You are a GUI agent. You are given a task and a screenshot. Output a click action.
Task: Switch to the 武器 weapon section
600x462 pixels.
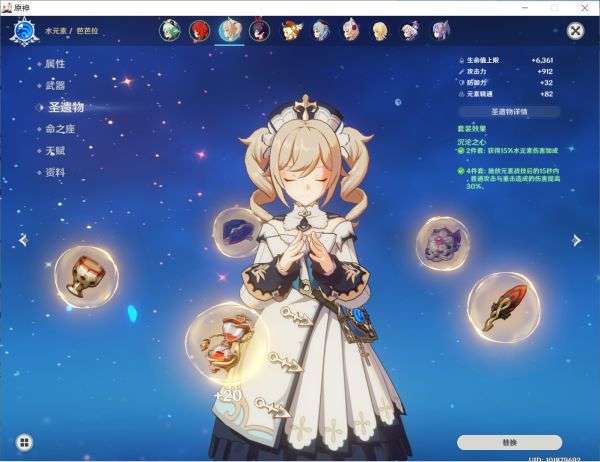(x=55, y=85)
